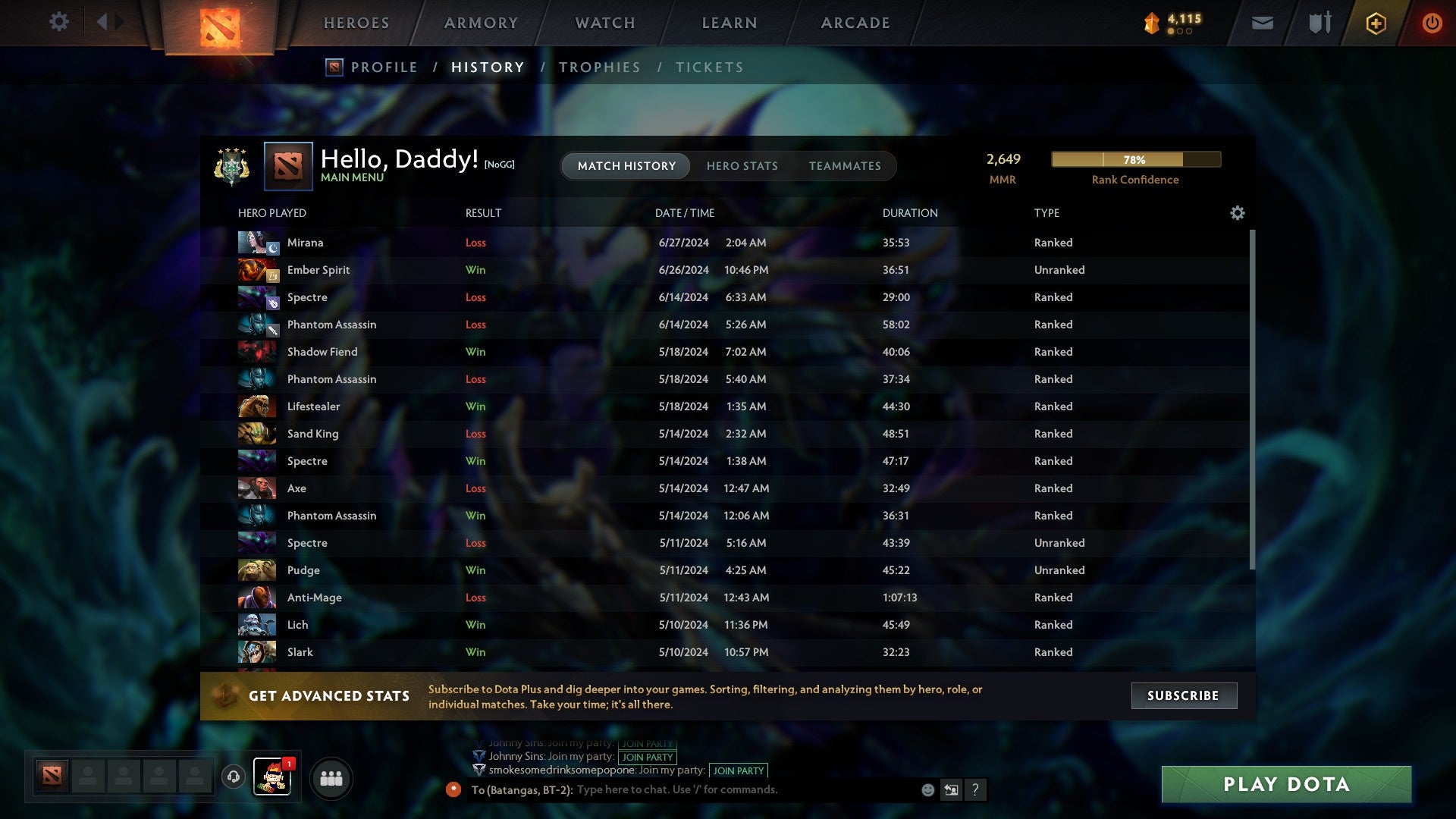This screenshot has width=1456, height=819.
Task: Open the settings gear in the top bar
Action: (x=59, y=22)
